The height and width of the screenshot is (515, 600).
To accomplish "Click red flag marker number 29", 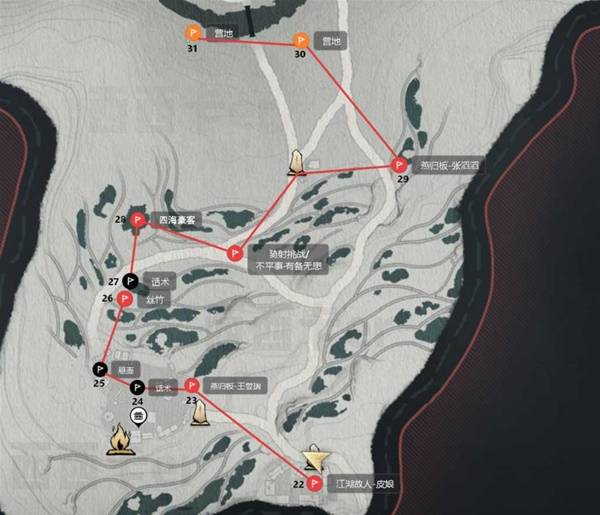I will point(400,165).
